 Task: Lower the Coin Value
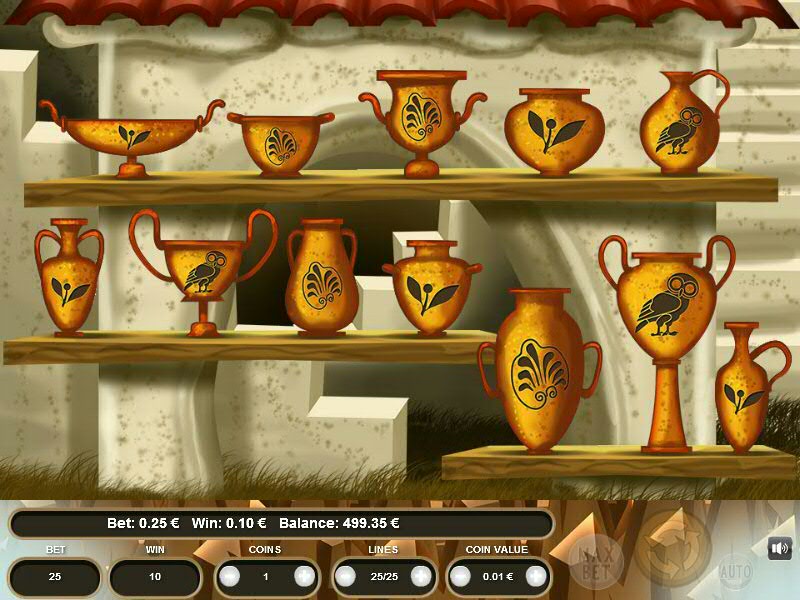click(x=461, y=576)
